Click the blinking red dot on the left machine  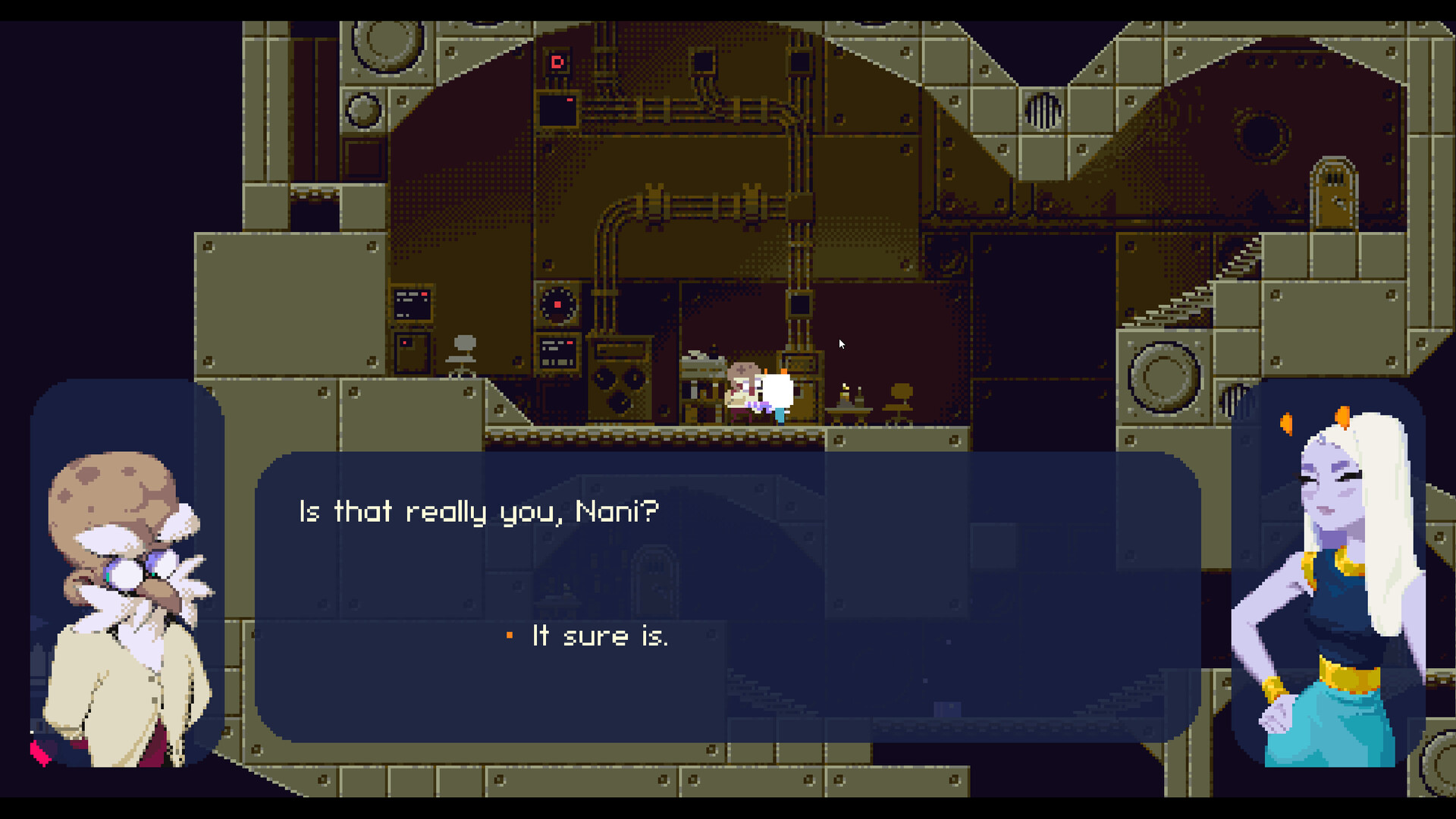pyautogui.click(x=405, y=342)
